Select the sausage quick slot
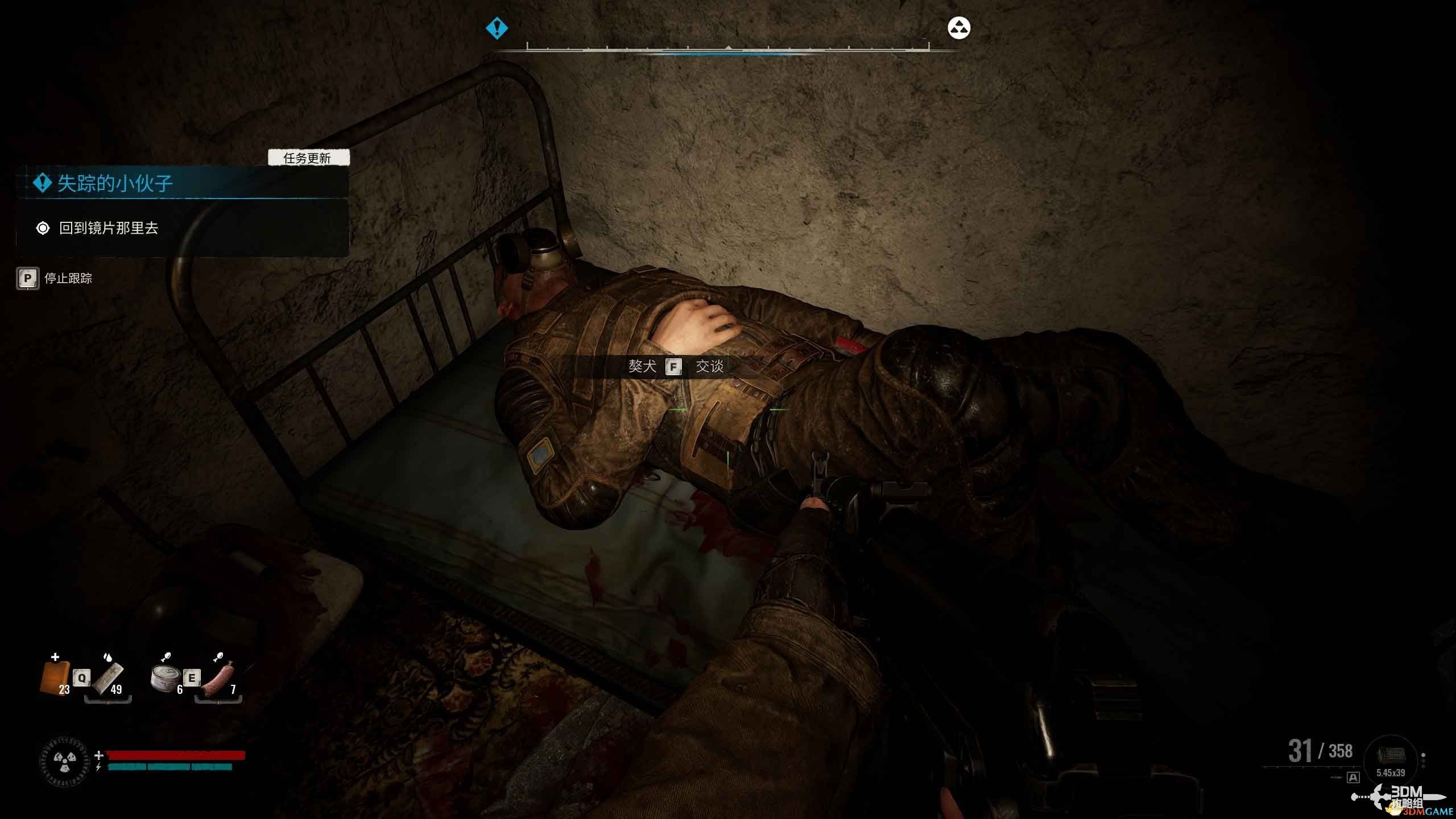The image size is (1456, 819). (x=218, y=678)
